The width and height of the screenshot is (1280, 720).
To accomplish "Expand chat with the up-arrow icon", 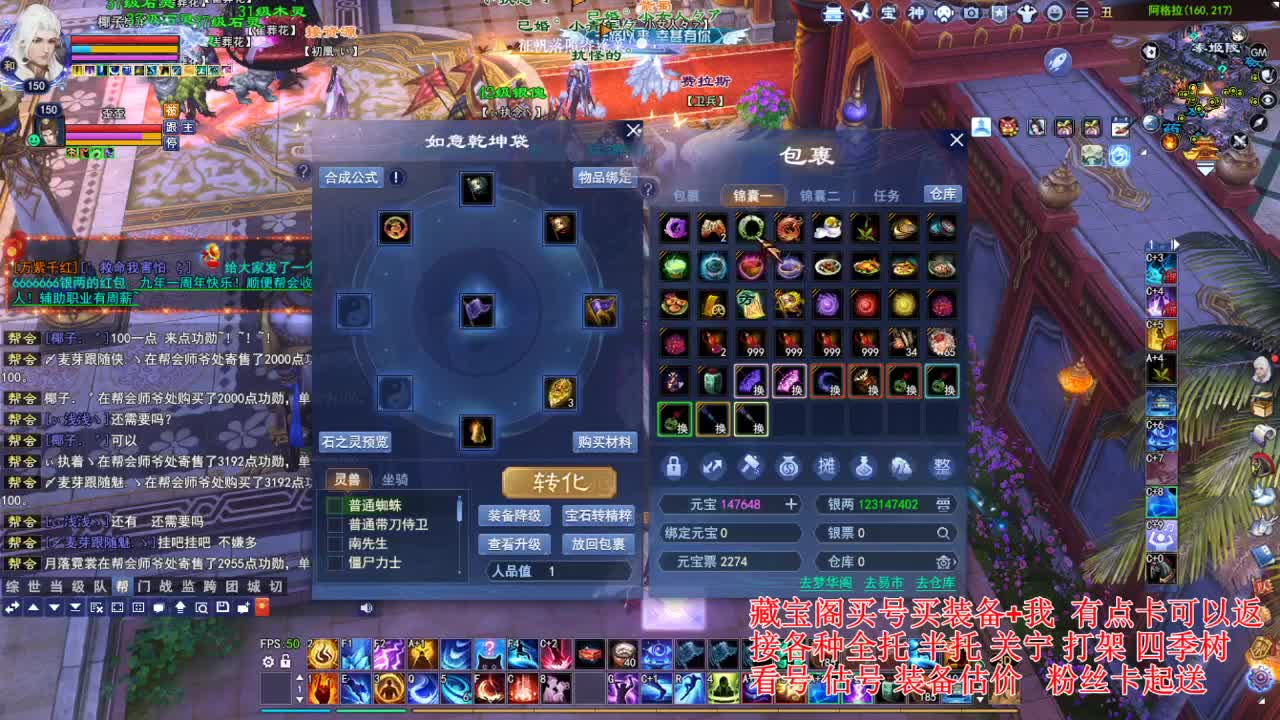I will tap(34, 607).
